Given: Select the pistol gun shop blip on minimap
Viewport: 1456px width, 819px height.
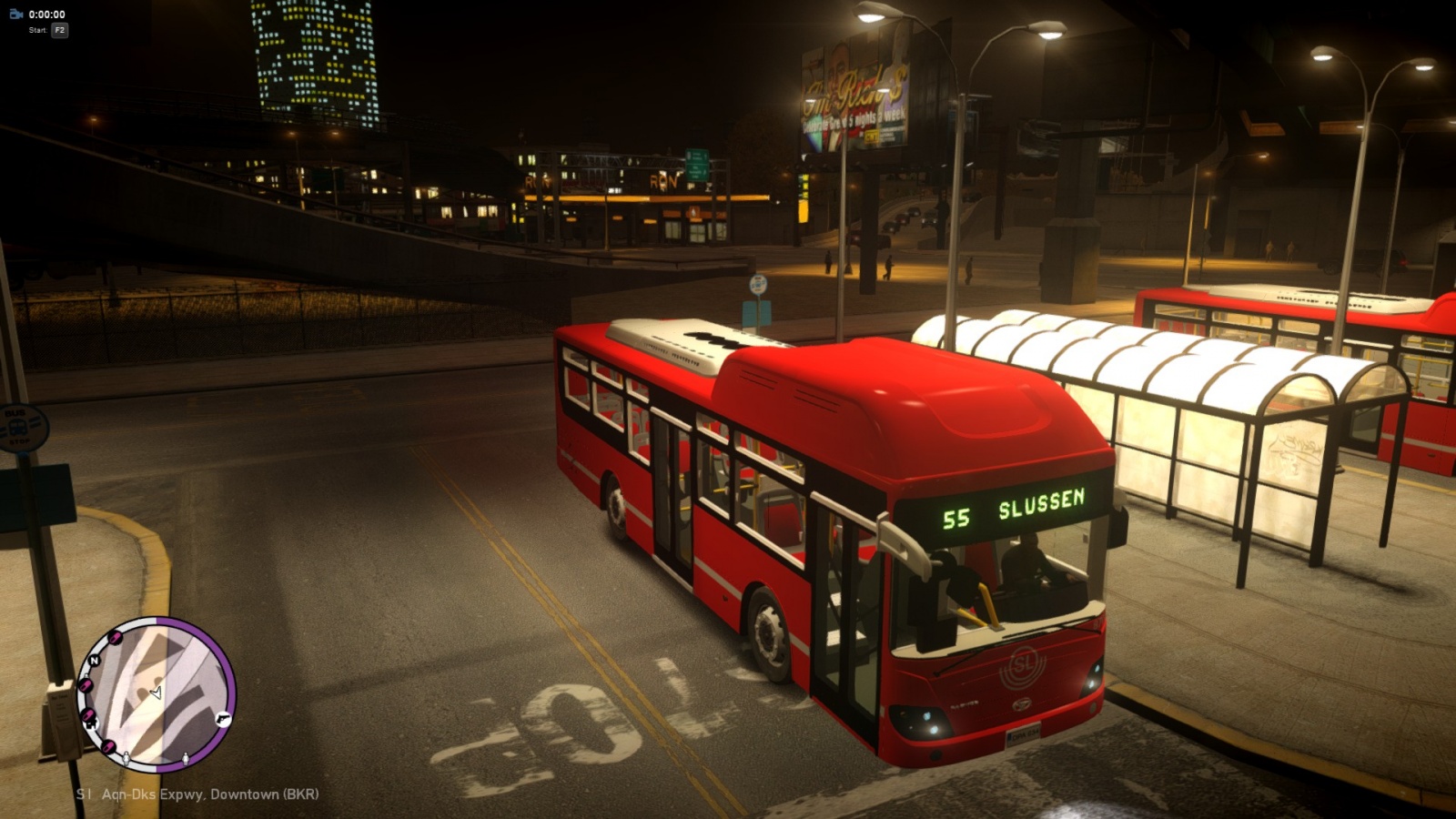Looking at the screenshot, I should coord(223,719).
